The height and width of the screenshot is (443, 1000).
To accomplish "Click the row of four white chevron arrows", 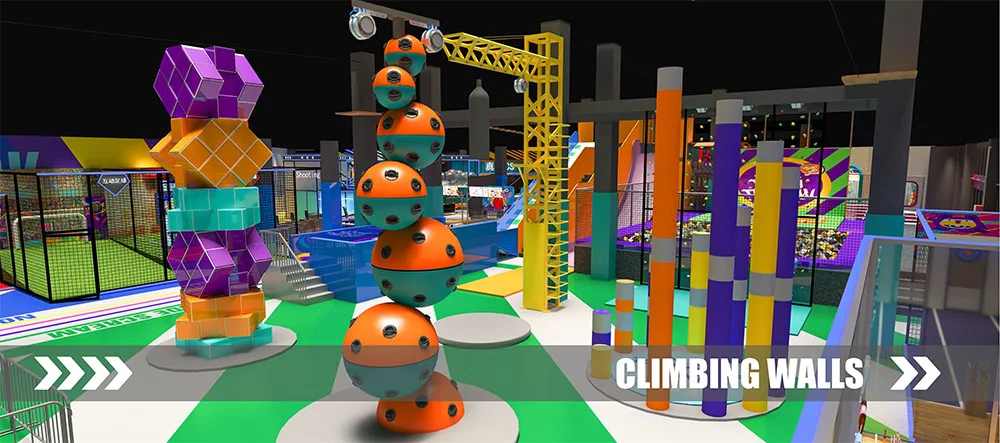I will click(x=83, y=373).
